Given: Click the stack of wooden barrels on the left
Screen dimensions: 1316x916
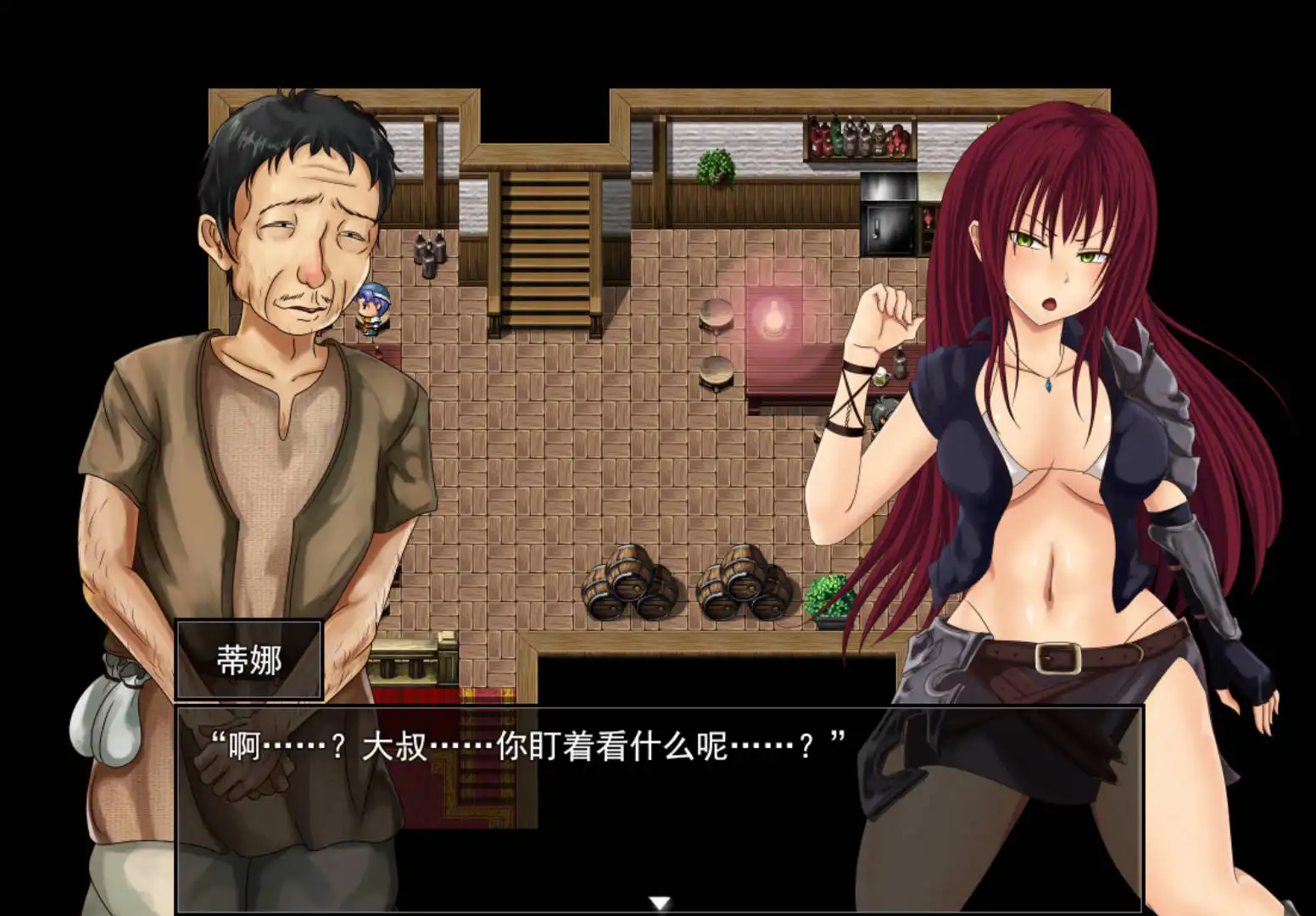Looking at the screenshot, I should tap(627, 585).
